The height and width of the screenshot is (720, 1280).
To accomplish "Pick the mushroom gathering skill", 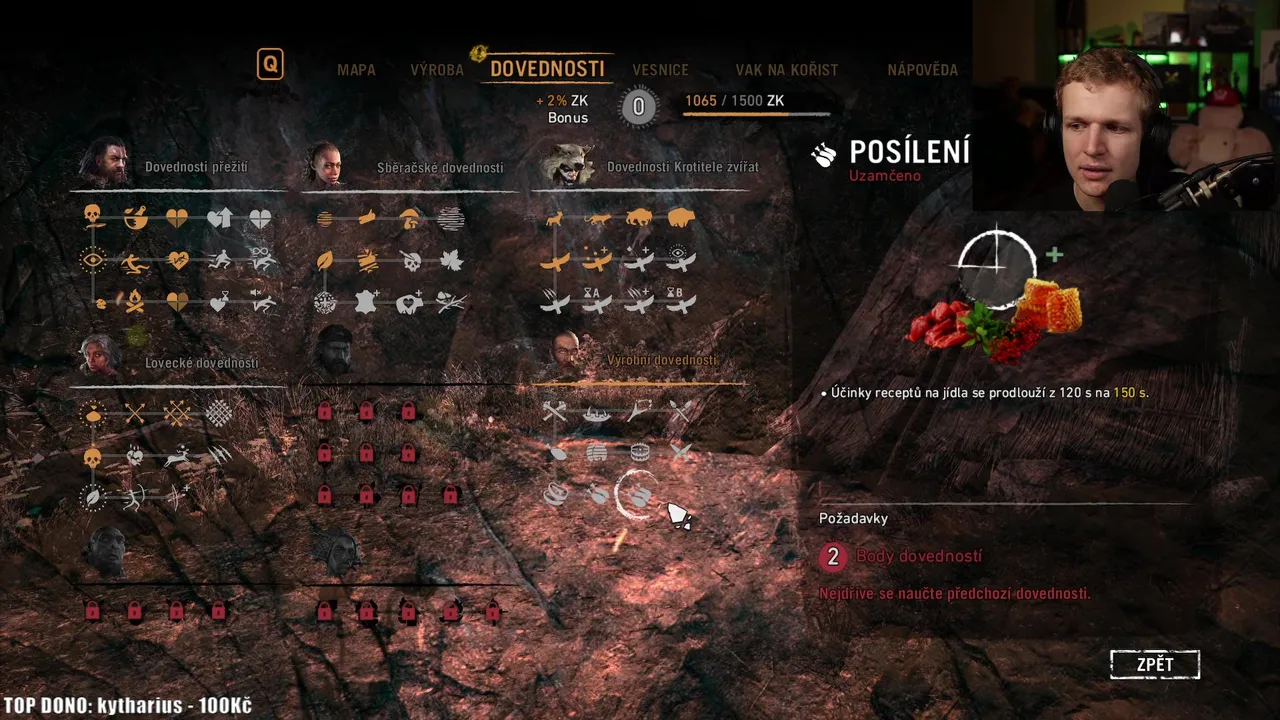I will pyautogui.click(x=409, y=217).
